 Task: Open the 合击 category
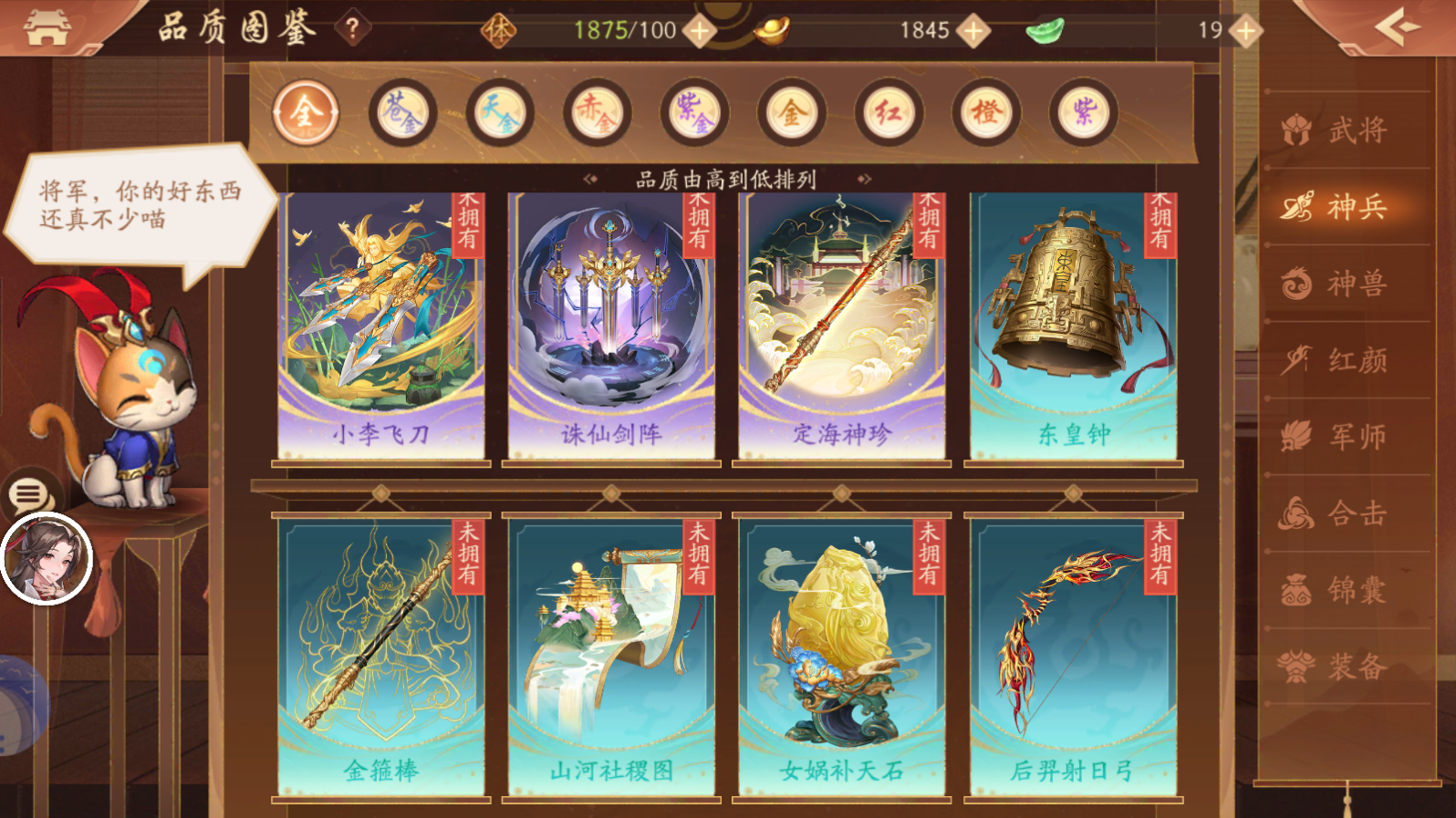click(x=1345, y=513)
